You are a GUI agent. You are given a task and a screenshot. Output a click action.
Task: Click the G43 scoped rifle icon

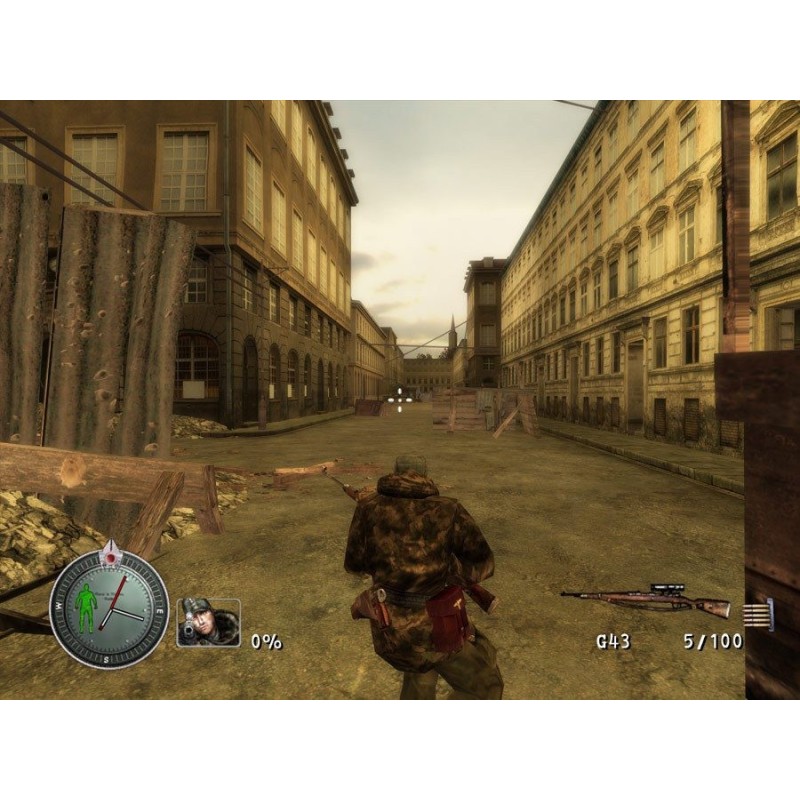(645, 600)
